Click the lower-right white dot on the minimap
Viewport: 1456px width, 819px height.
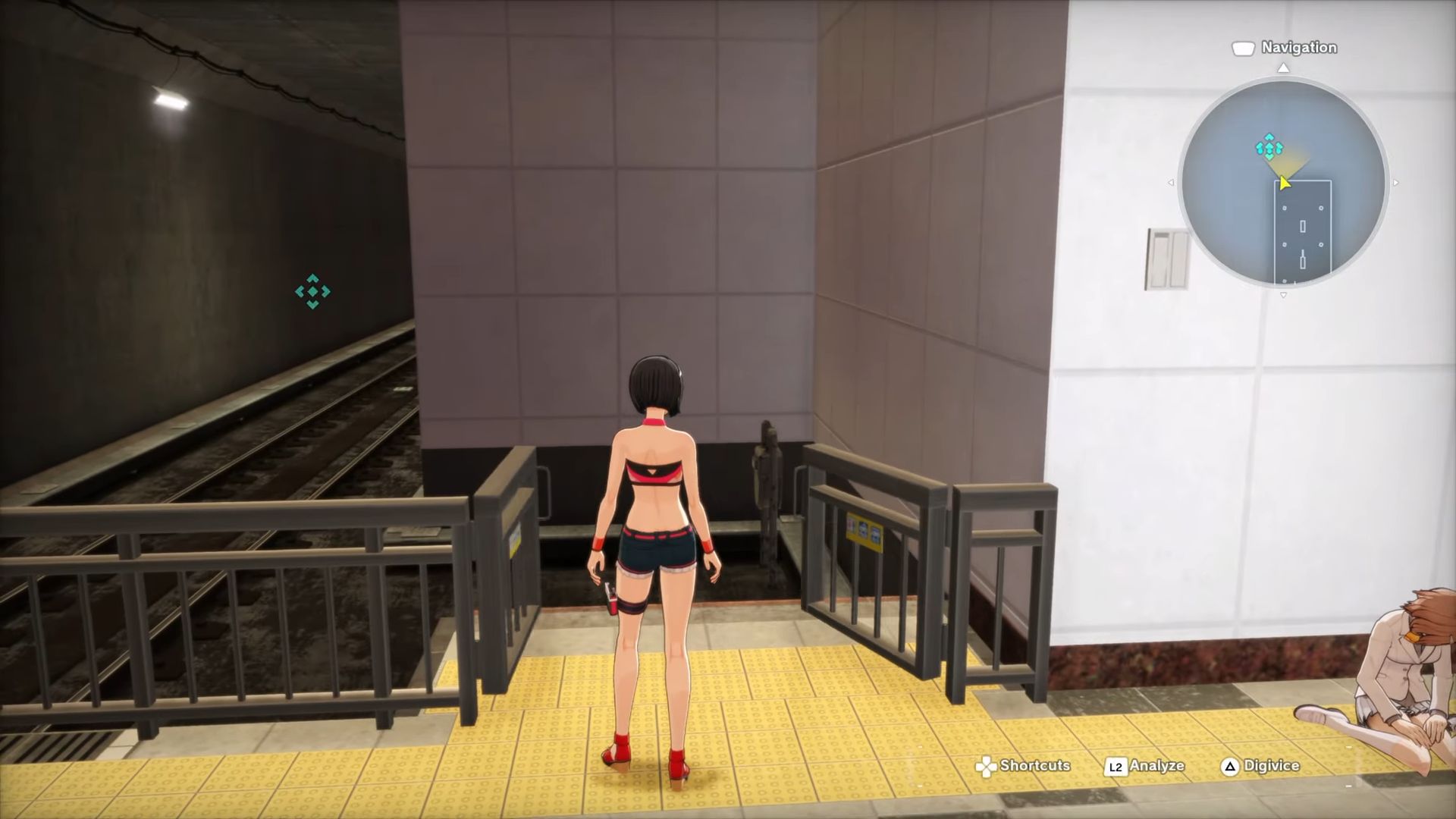point(1321,243)
